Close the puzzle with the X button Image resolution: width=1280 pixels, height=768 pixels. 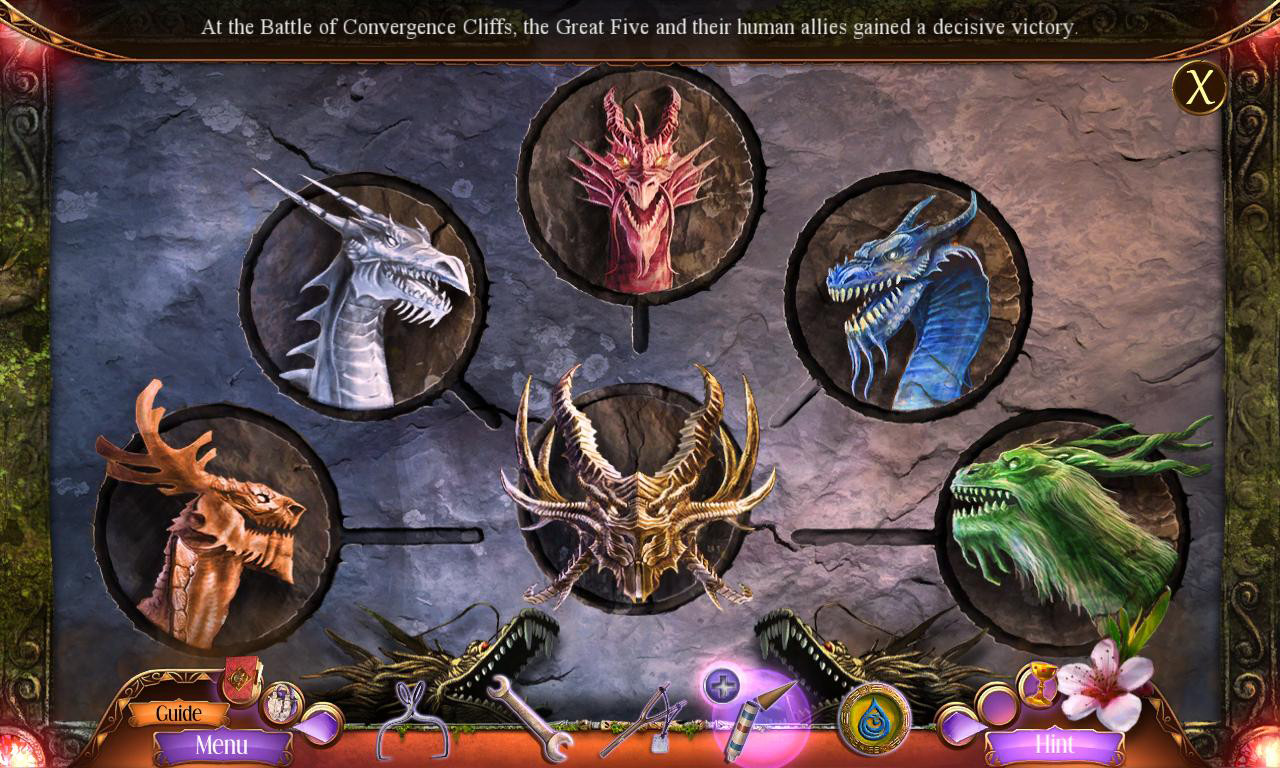pyautogui.click(x=1198, y=88)
